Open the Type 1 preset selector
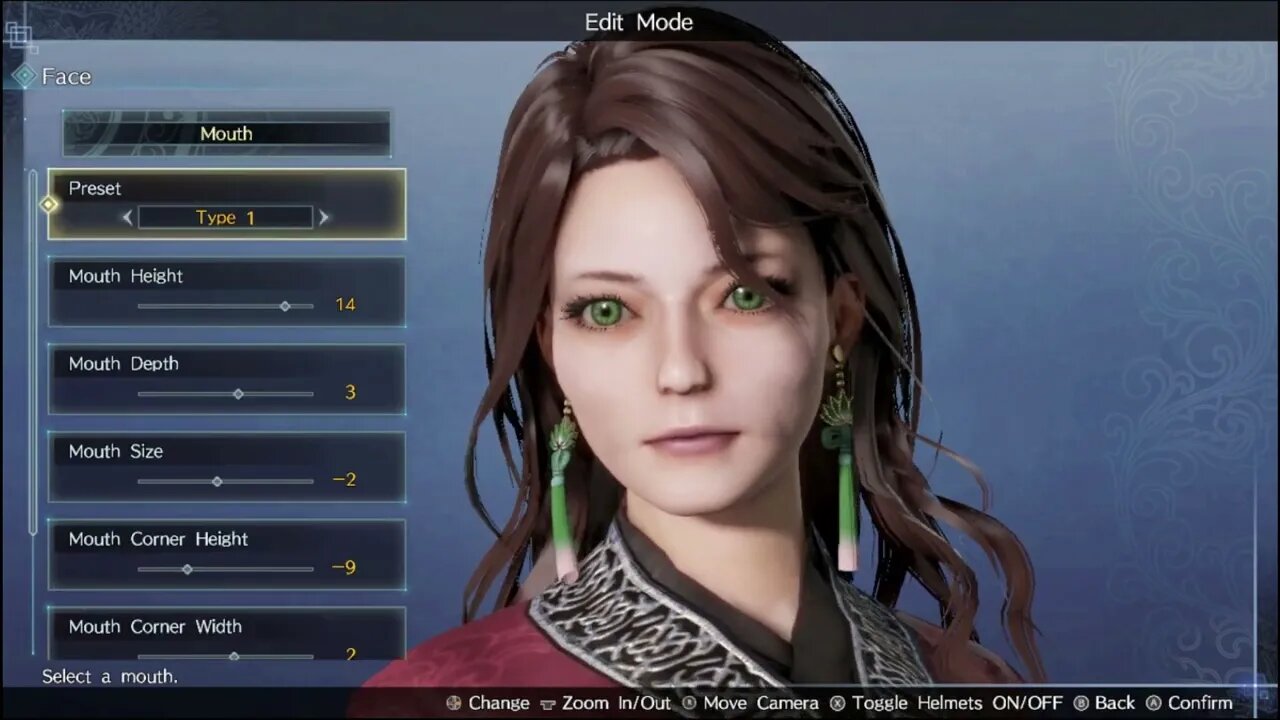This screenshot has width=1280, height=720. (x=225, y=217)
